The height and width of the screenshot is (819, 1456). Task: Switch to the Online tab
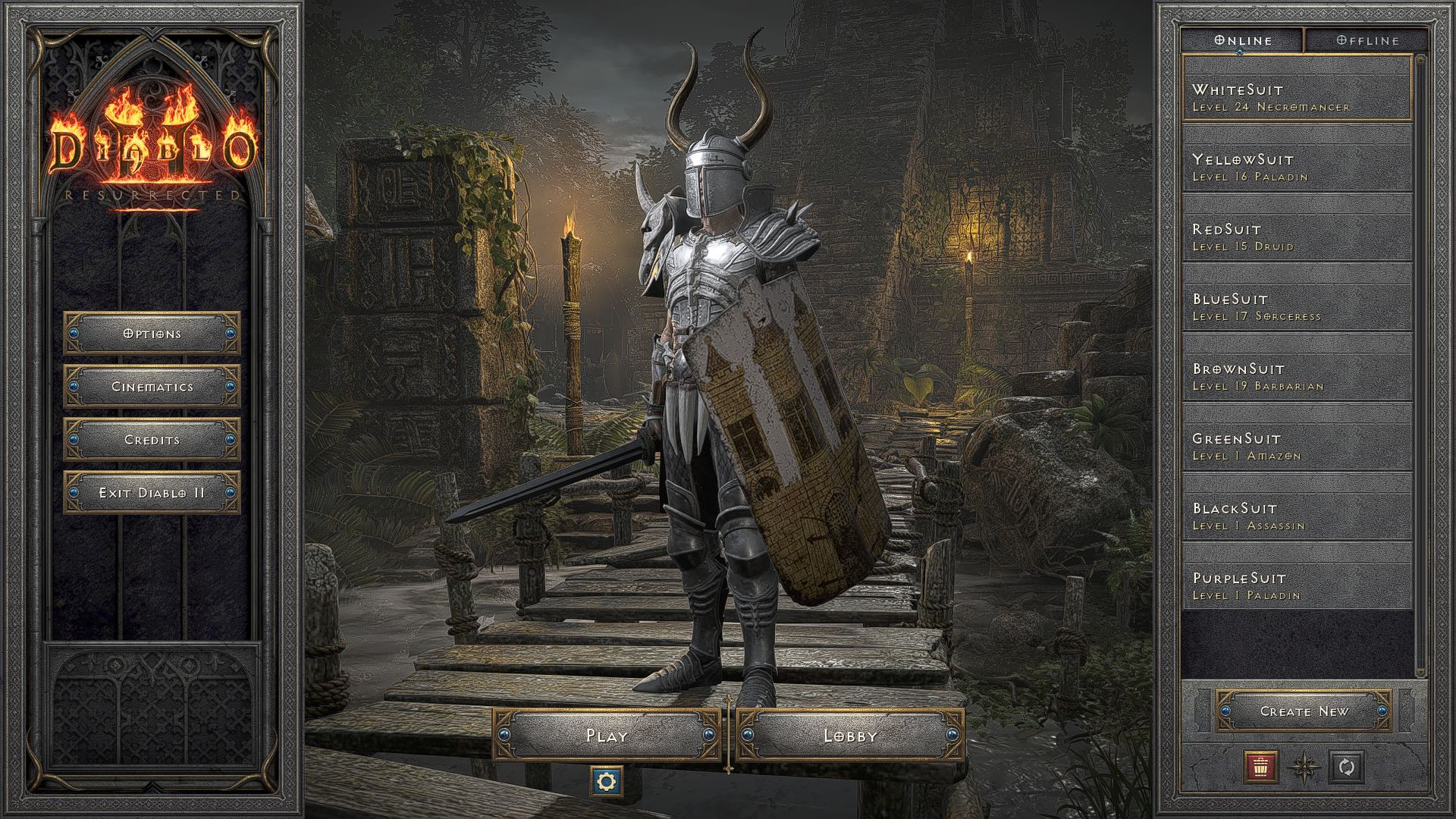coord(1241,40)
